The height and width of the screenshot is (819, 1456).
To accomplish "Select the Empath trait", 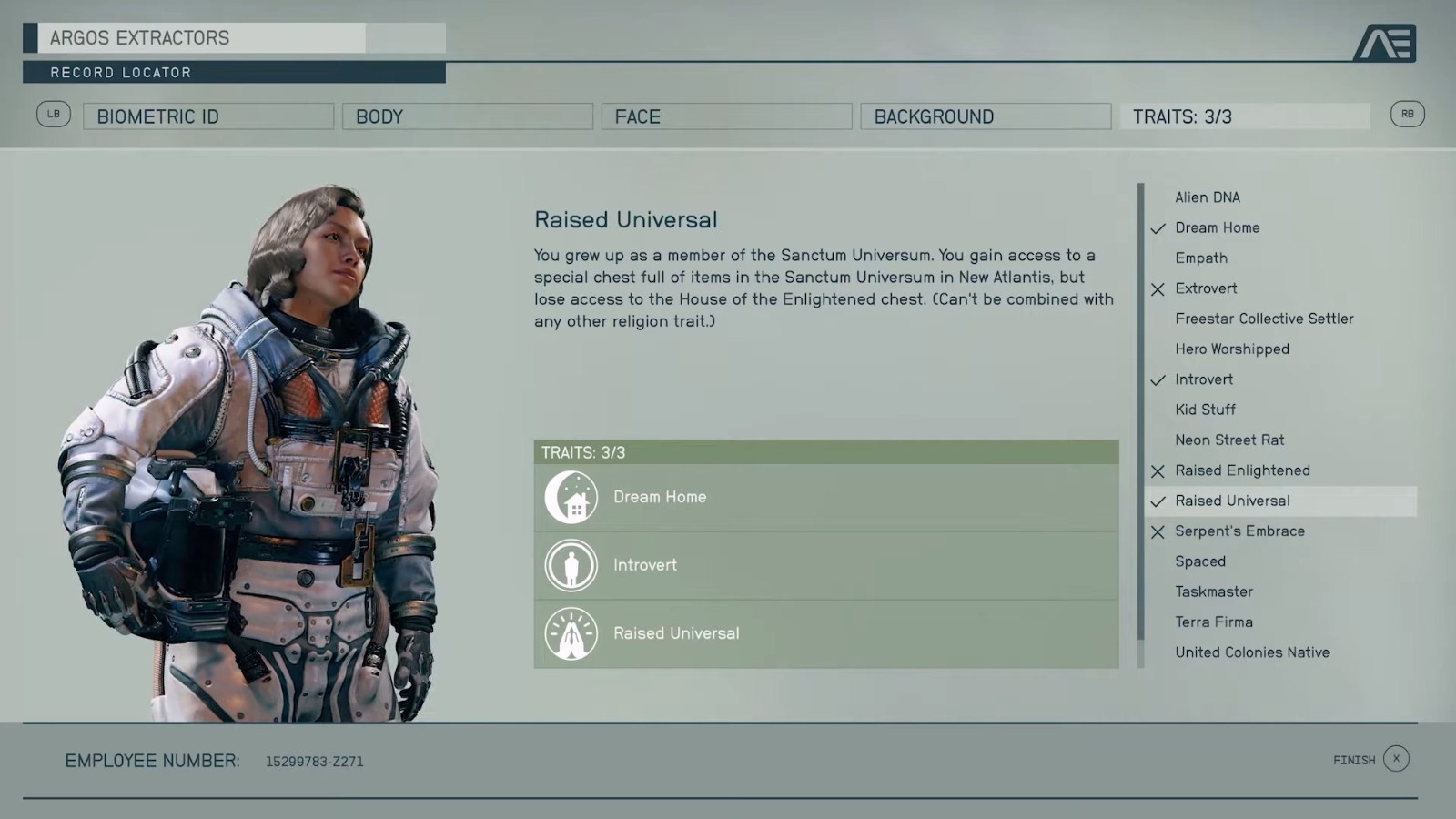I will (1200, 258).
